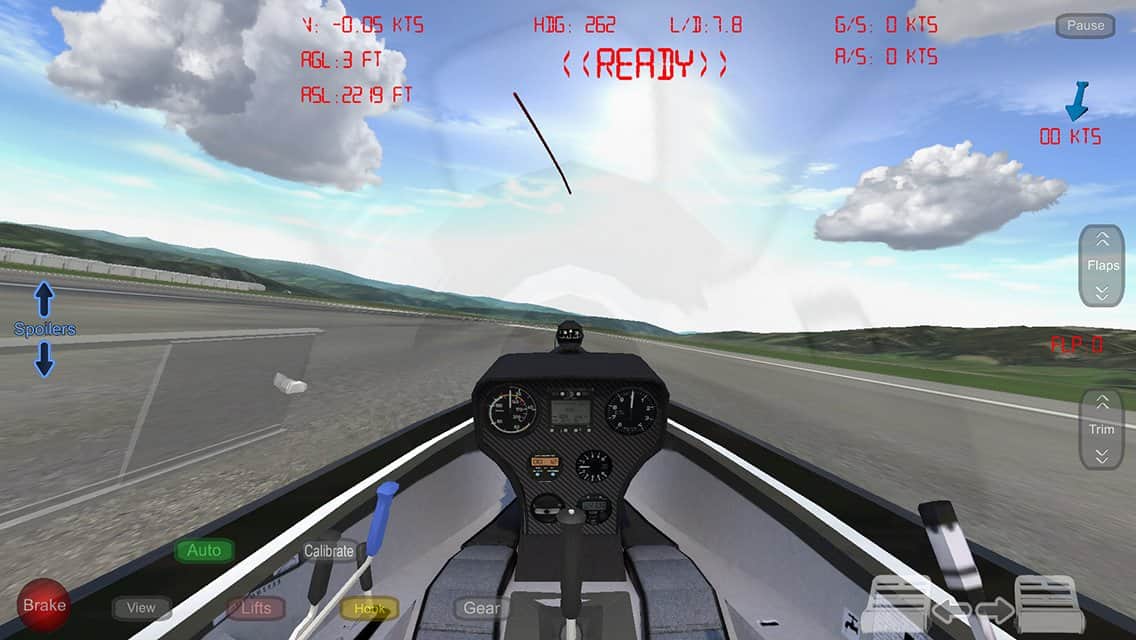Toggle the landing Gear button
Image resolution: width=1136 pixels, height=640 pixels.
click(481, 608)
